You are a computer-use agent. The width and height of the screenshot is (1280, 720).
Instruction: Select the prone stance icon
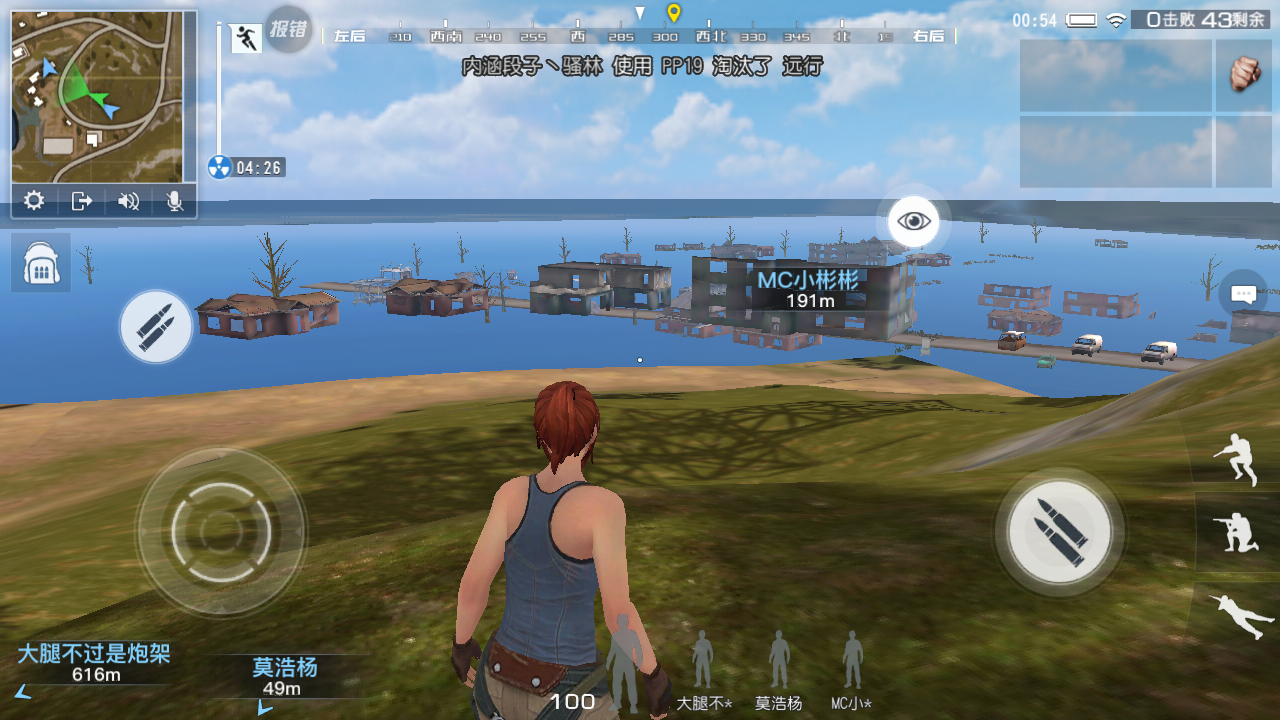click(x=1240, y=614)
